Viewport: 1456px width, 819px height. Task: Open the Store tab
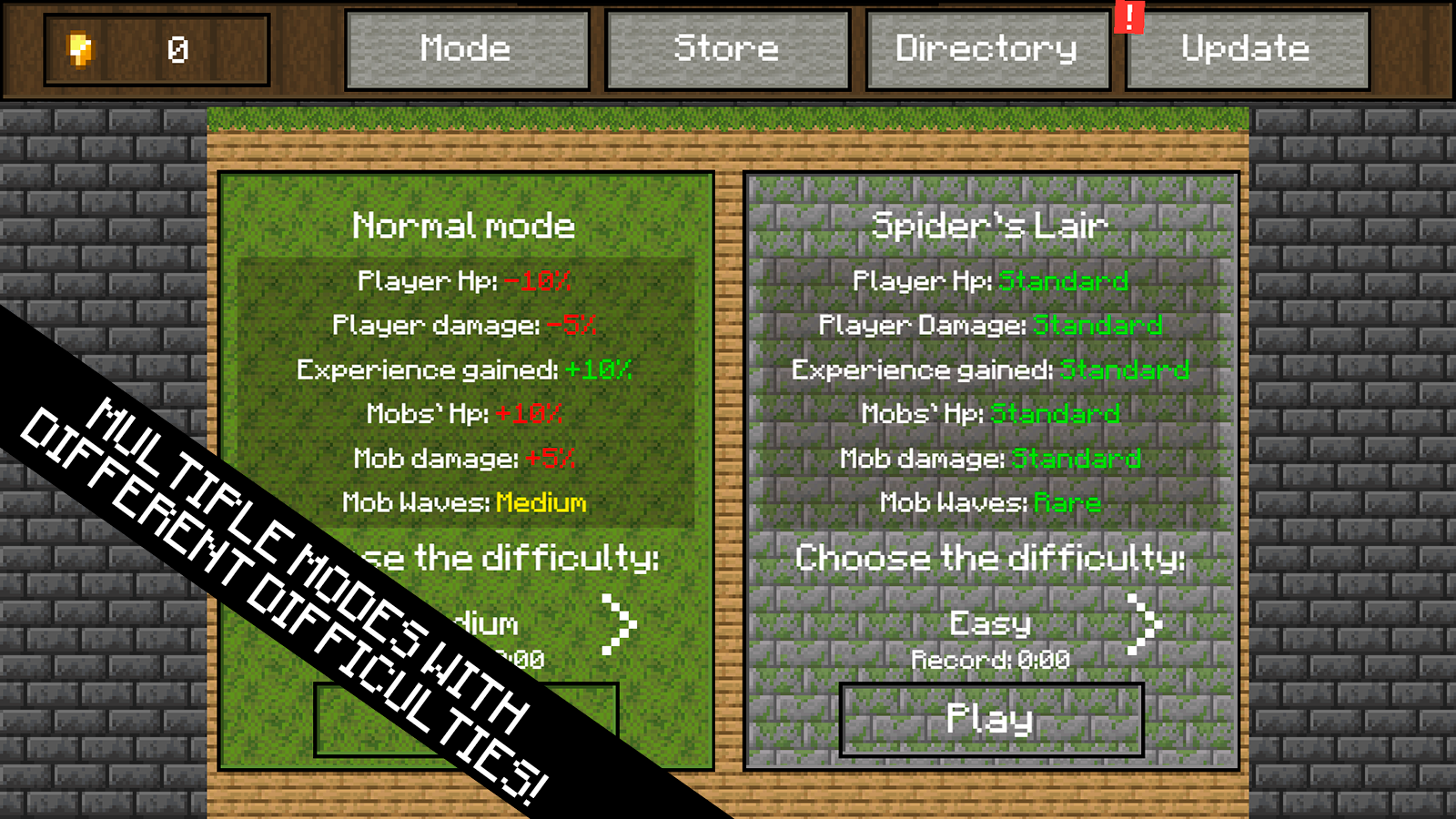725,50
